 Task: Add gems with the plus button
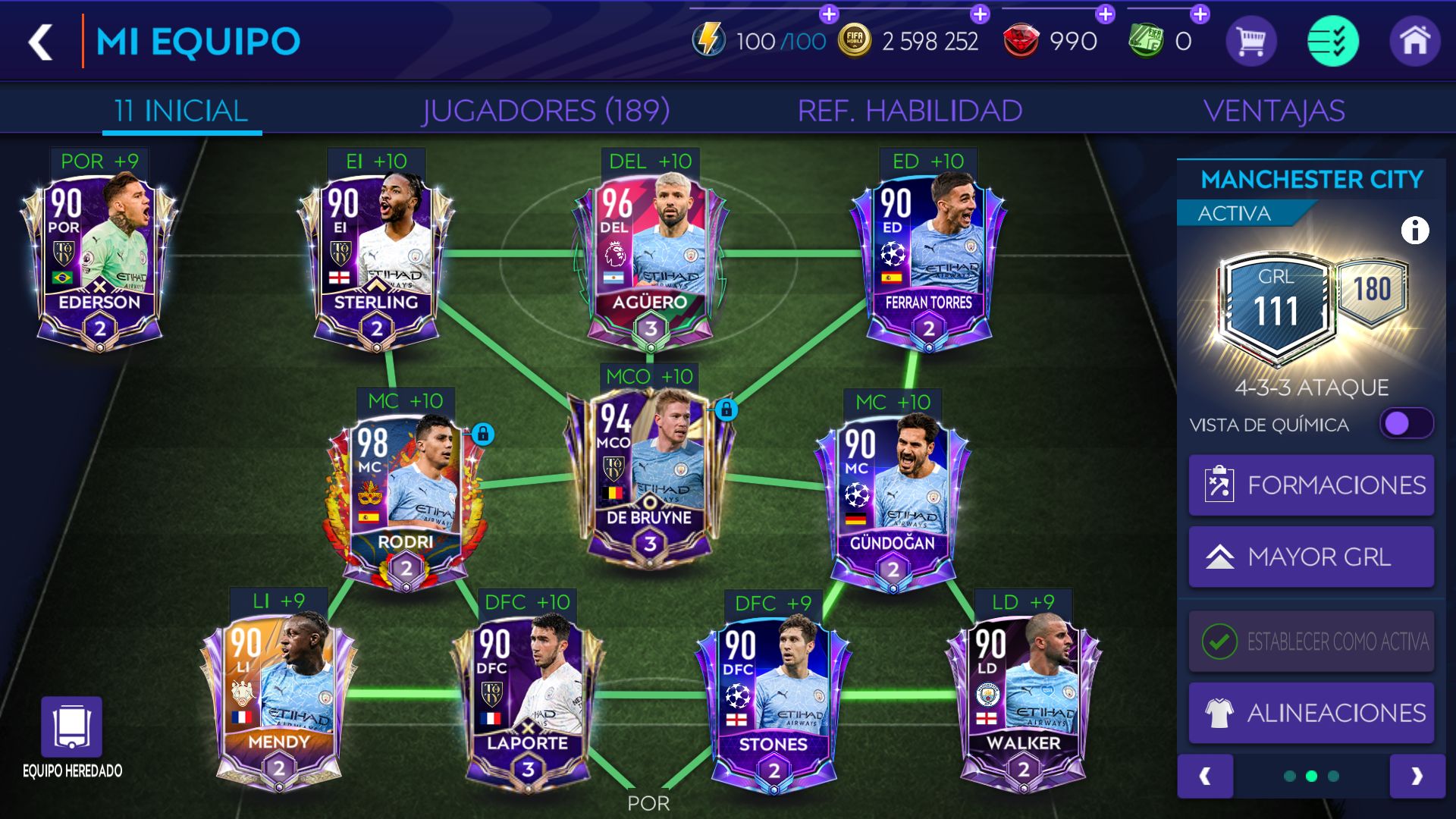(x=1104, y=12)
